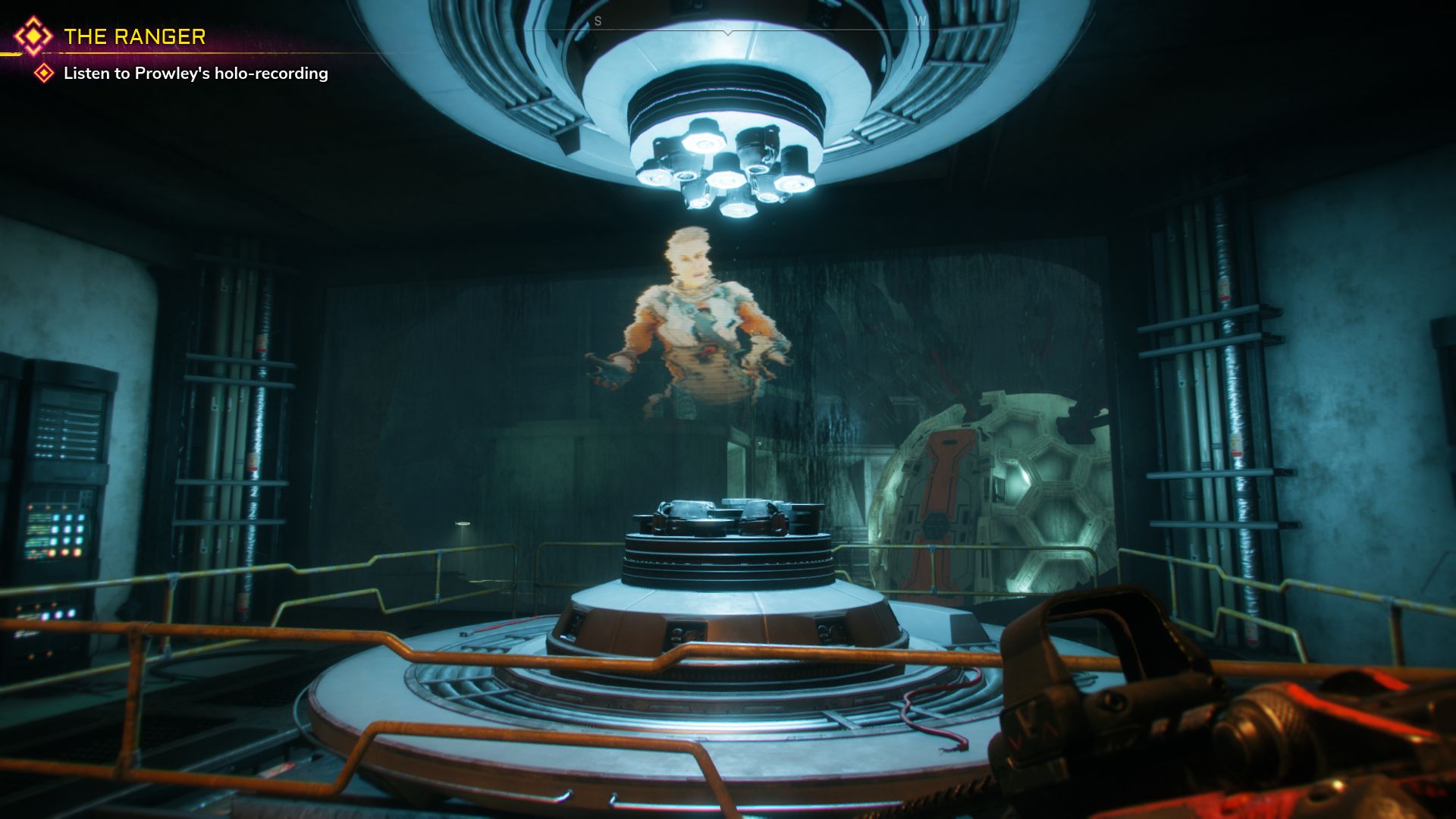Click the Prowley's holo-recording objective
Screen dimensions: 1456x819
tap(195, 74)
